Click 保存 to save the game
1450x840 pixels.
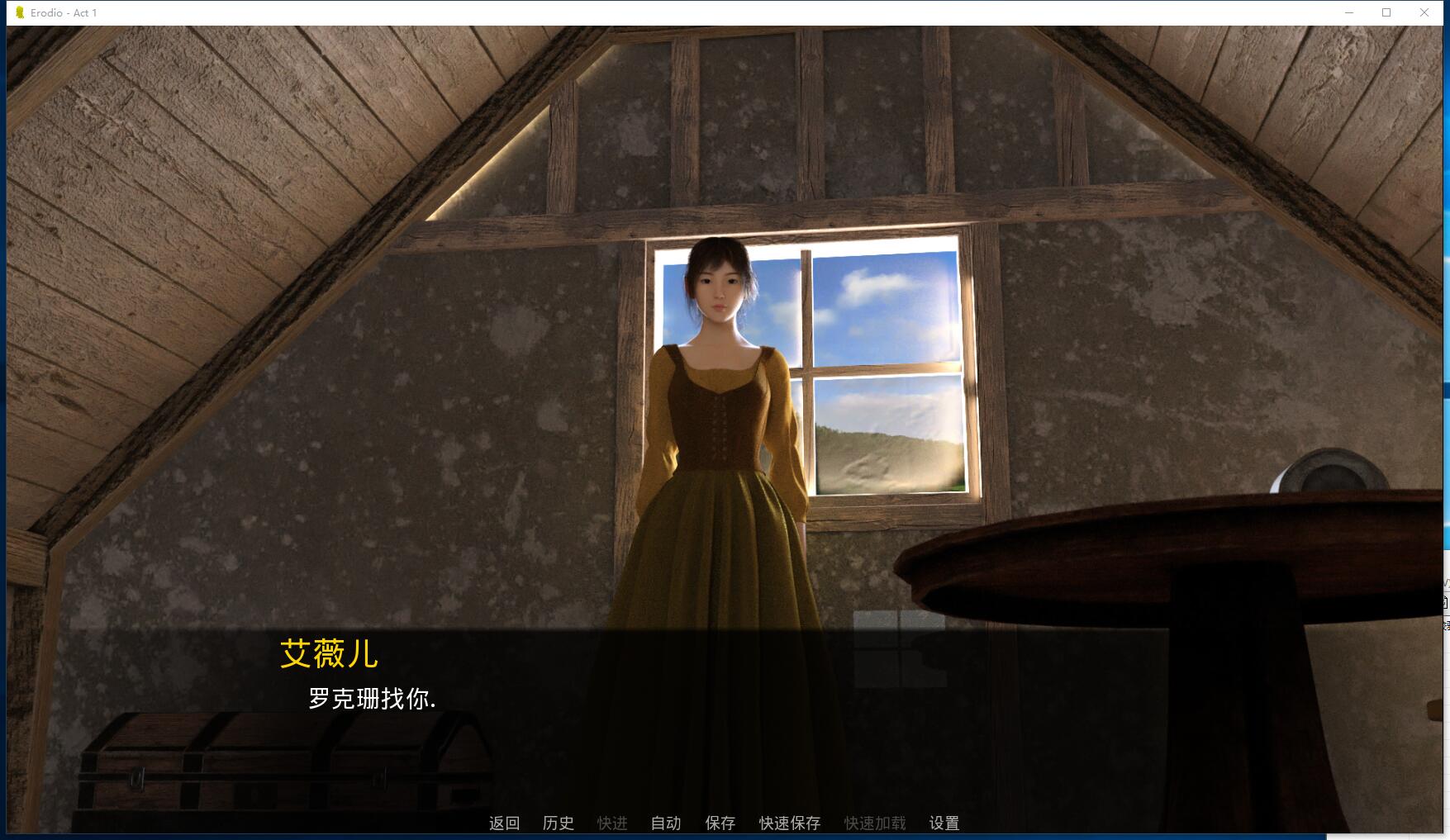tap(721, 823)
